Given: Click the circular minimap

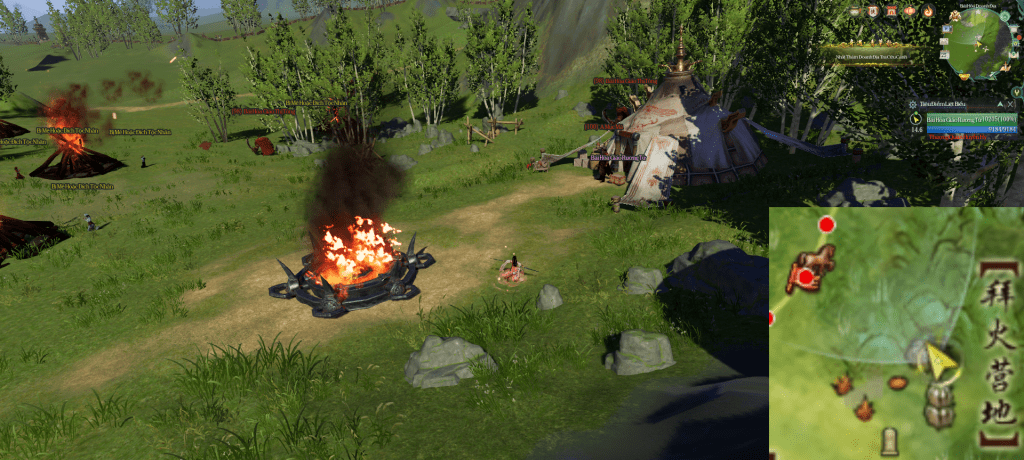Looking at the screenshot, I should [x=979, y=44].
